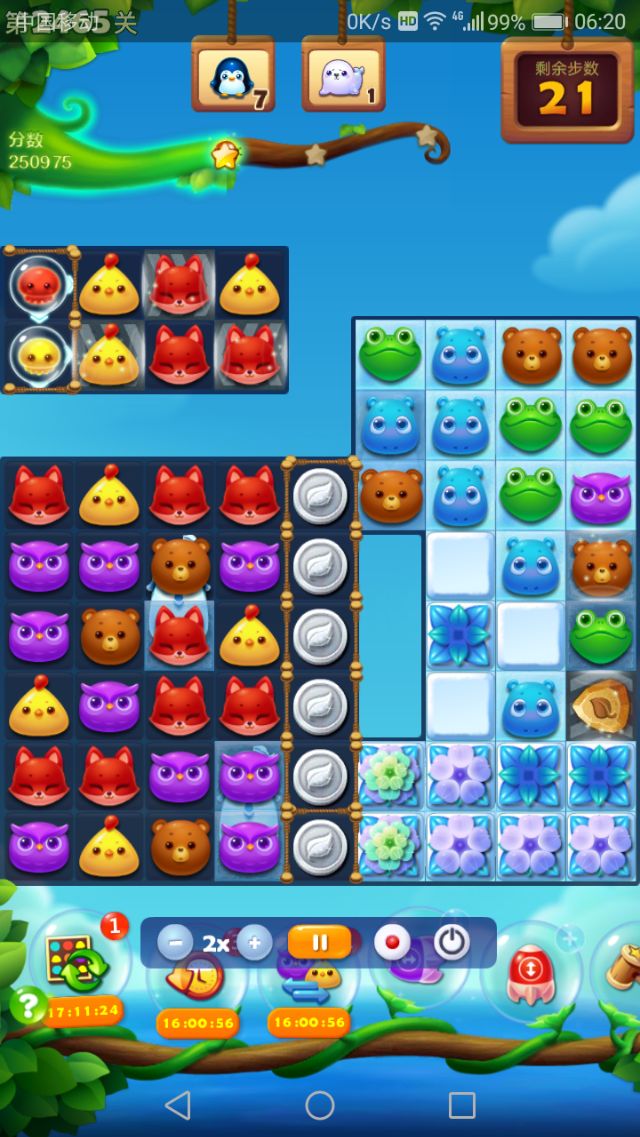Tap the seal objective panel
Image resolution: width=640 pixels, height=1137 pixels.
tap(343, 76)
